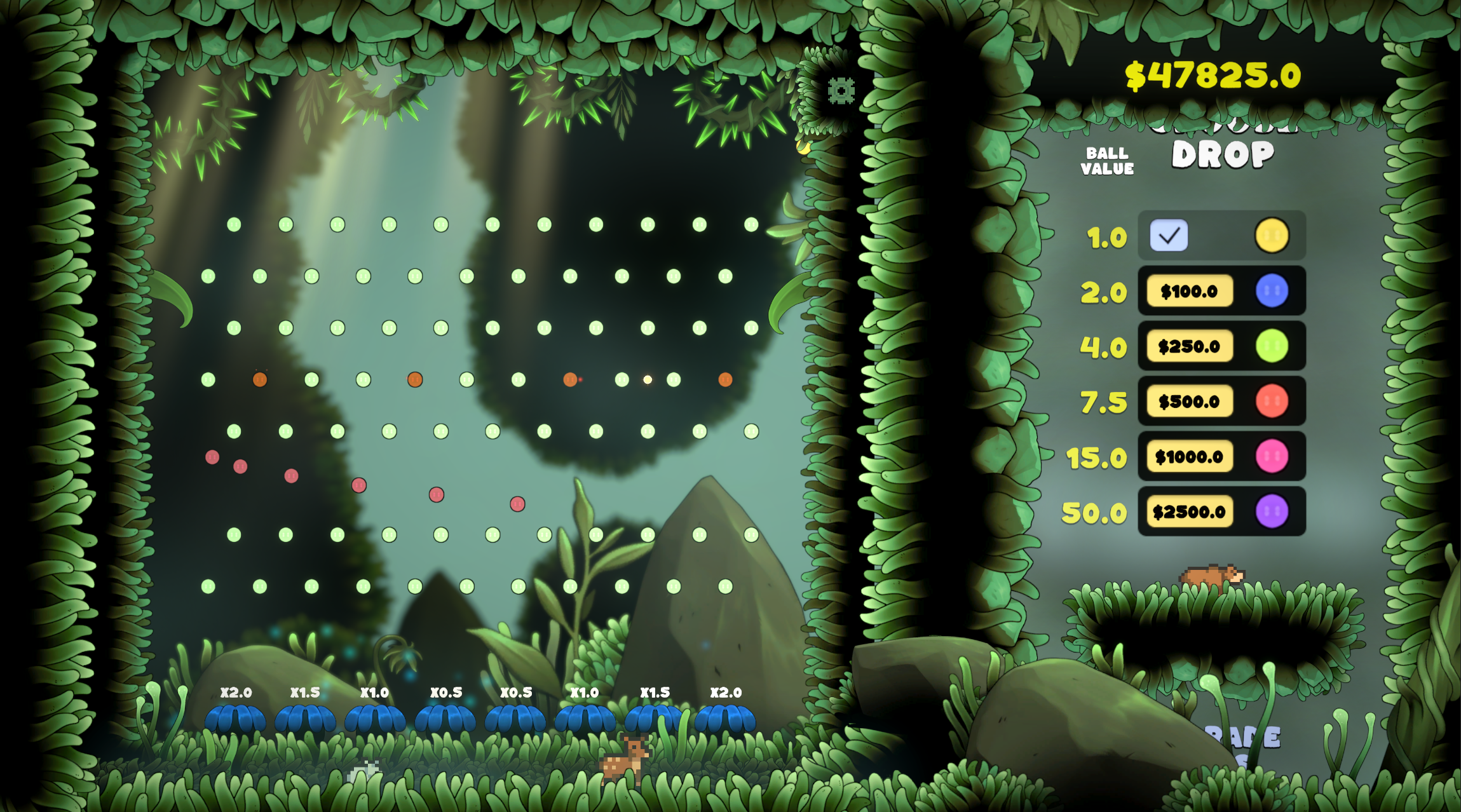Purchase the 4.0 ball for $250.0
Viewport: 1461px width, 812px height.
click(x=1189, y=346)
